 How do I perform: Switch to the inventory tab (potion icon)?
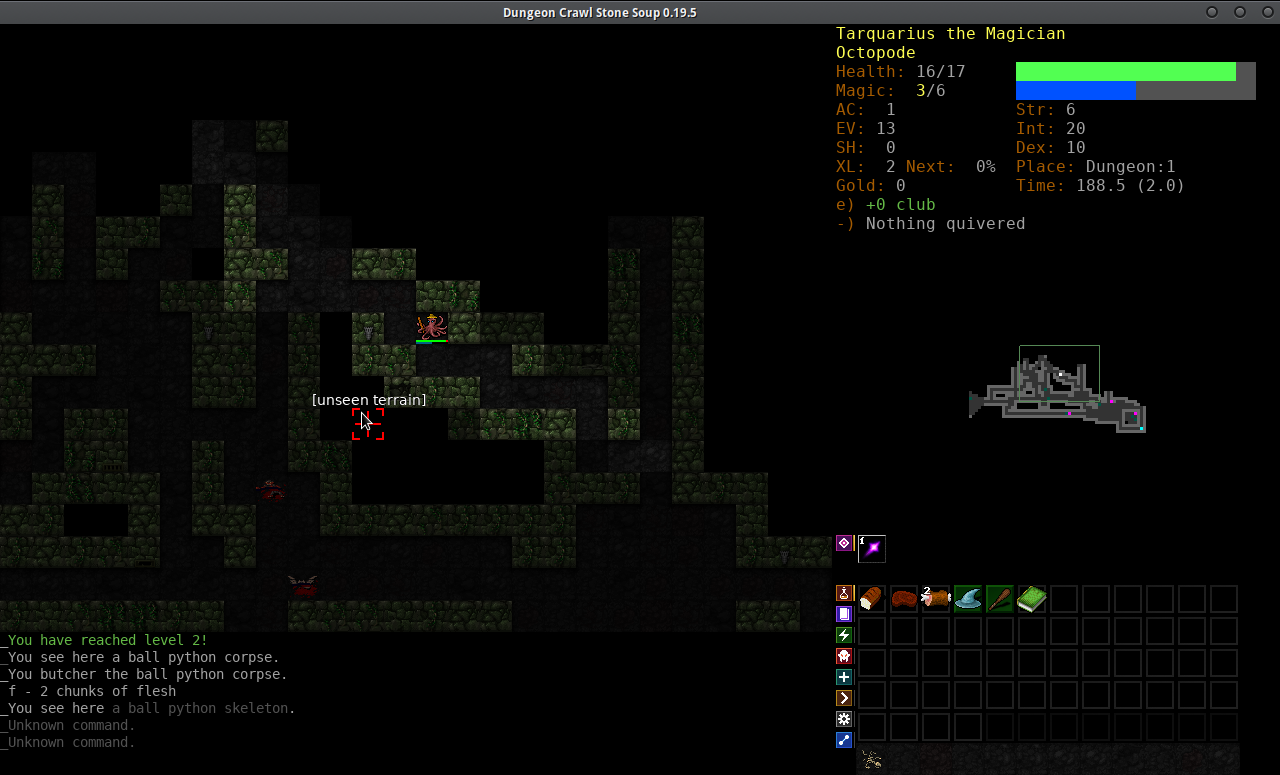(x=844, y=593)
